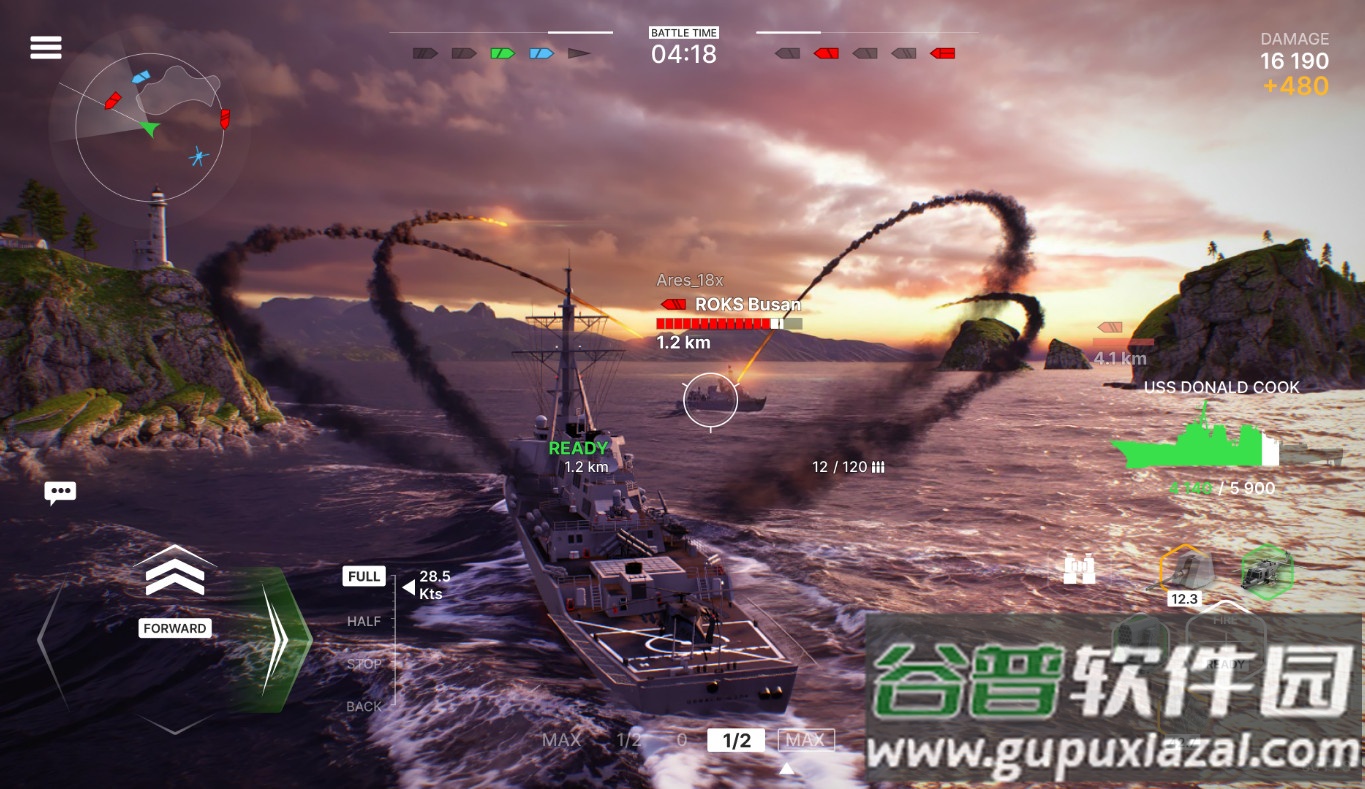
Task: Switch throttle to BACK
Action: (x=363, y=705)
